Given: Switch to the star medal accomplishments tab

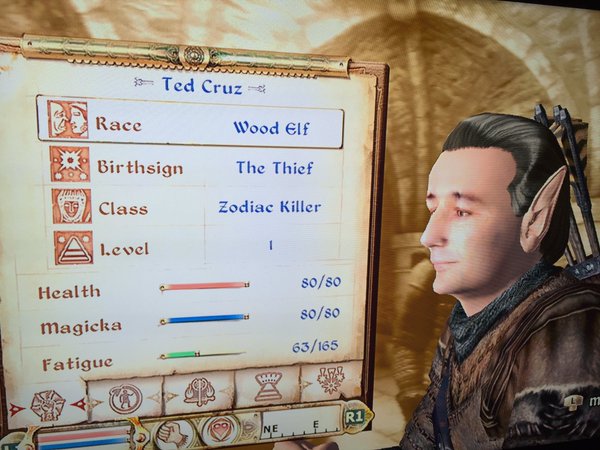Looking at the screenshot, I should (331, 381).
